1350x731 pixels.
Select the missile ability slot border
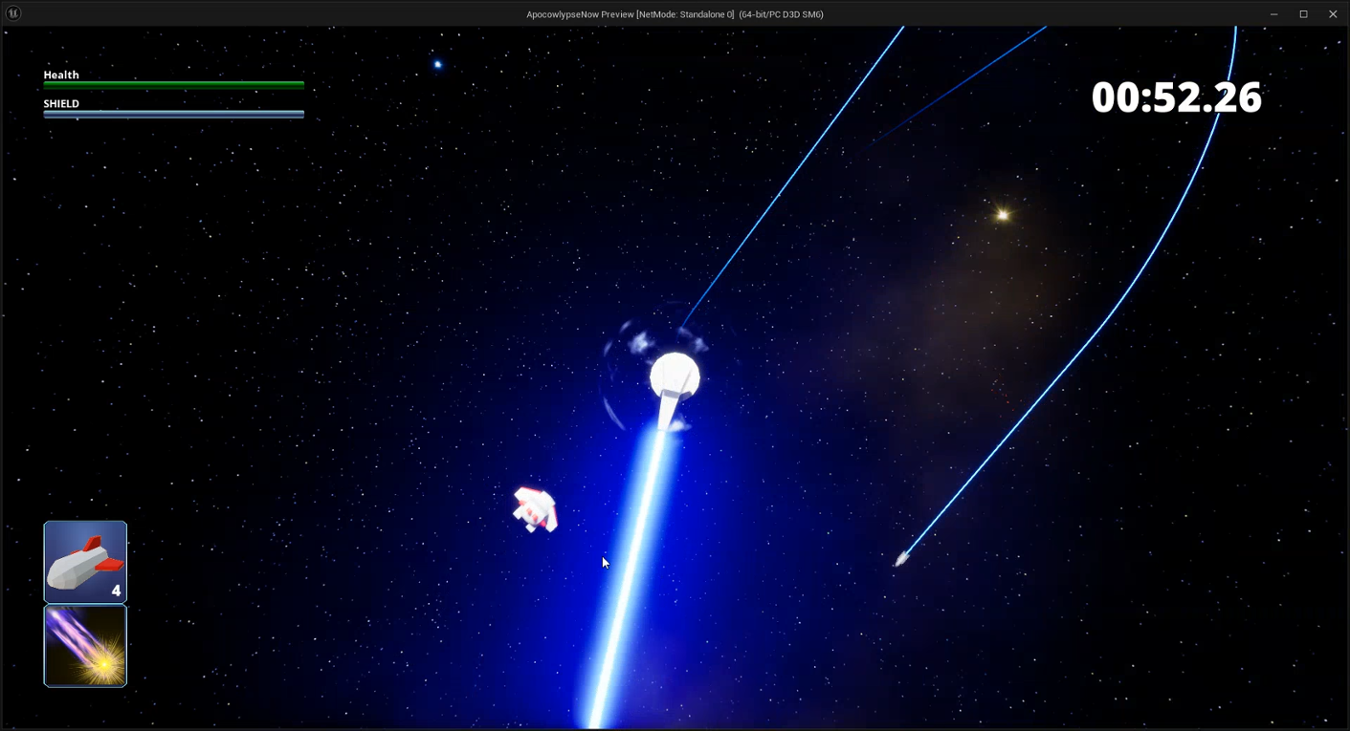click(85, 522)
